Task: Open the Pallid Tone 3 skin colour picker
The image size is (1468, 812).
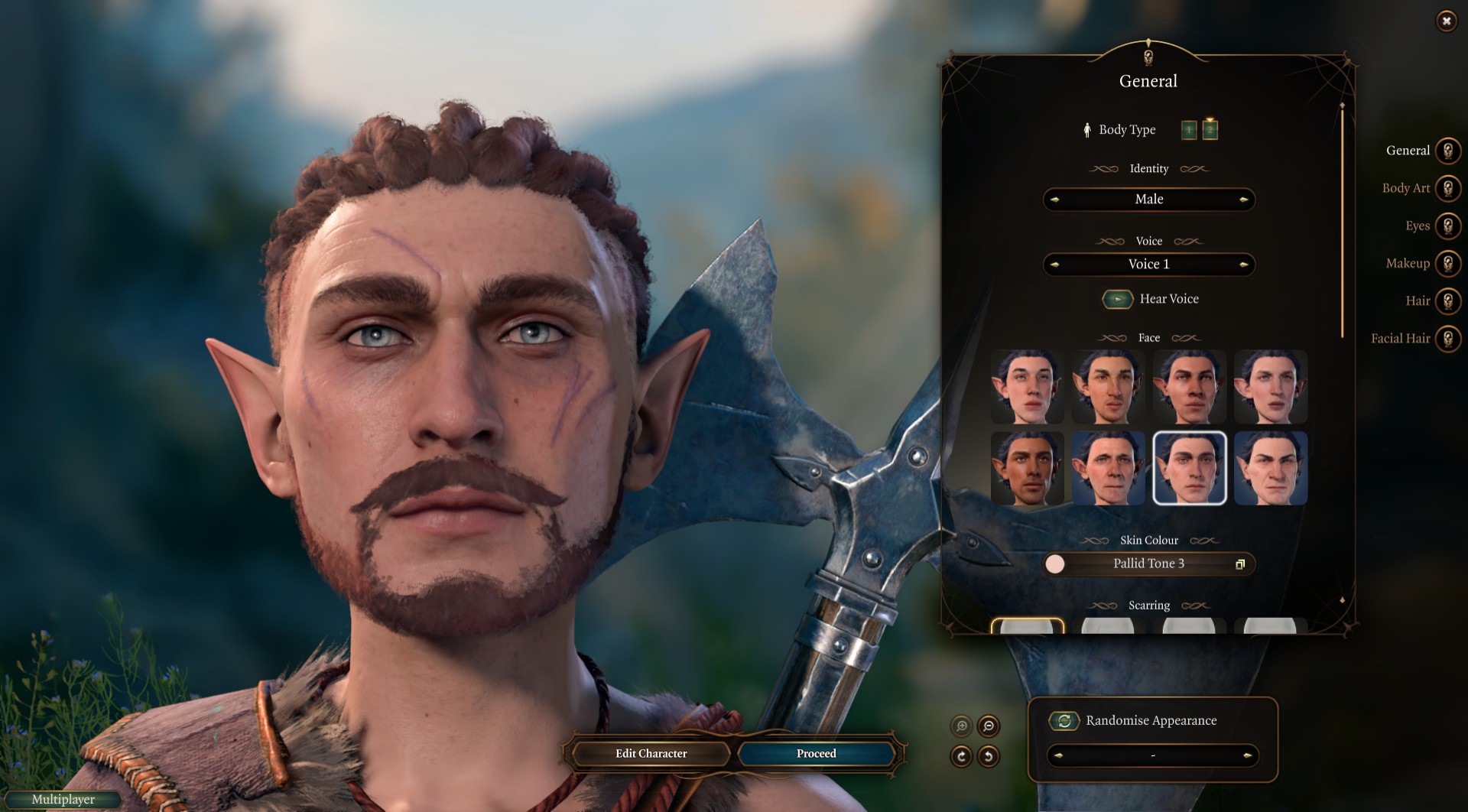Action: point(1149,564)
